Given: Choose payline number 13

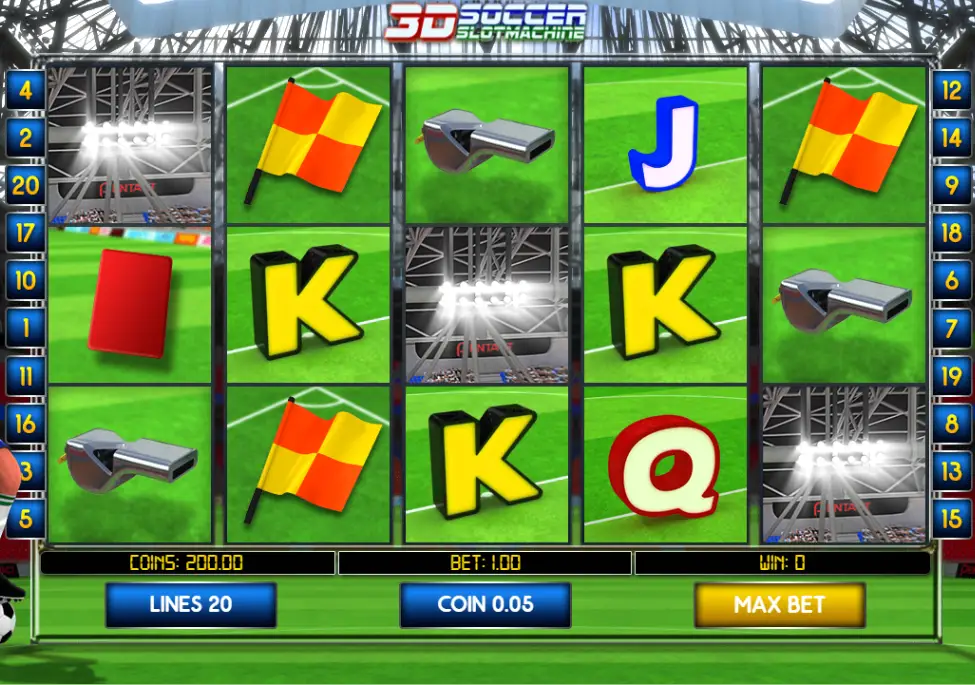Looking at the screenshot, I should [951, 471].
